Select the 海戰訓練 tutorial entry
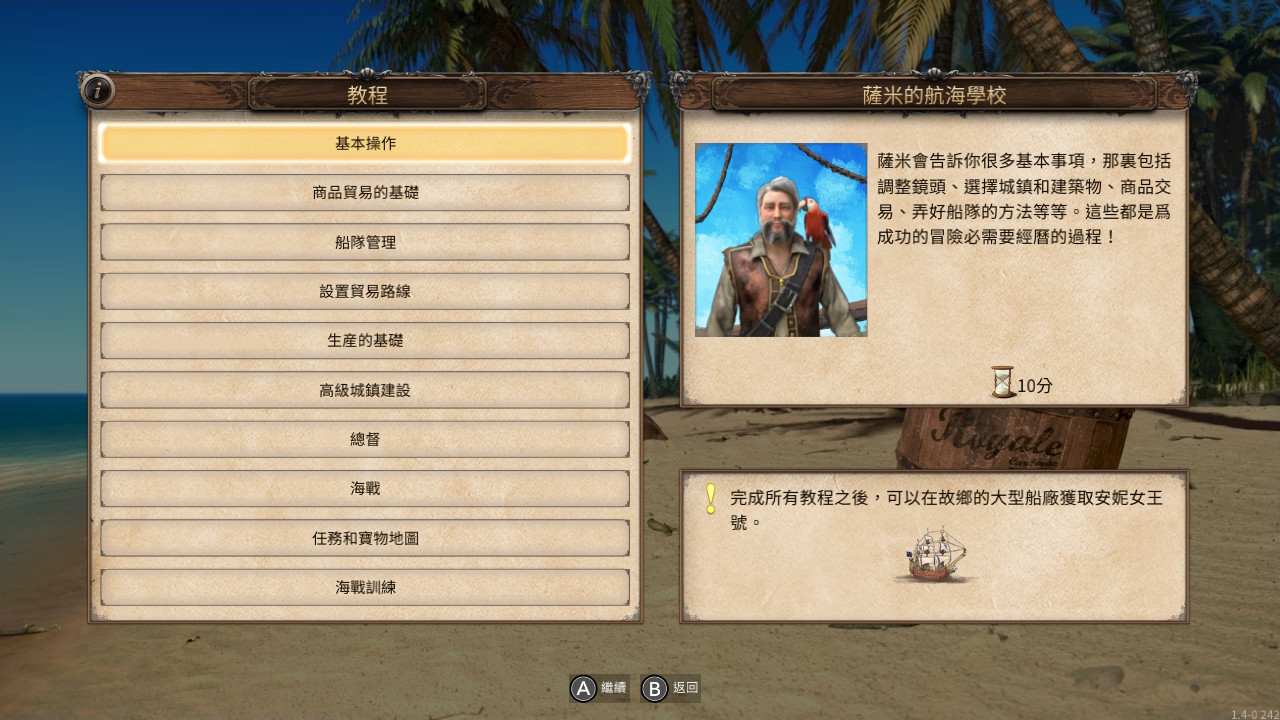This screenshot has height=720, width=1280. click(365, 587)
